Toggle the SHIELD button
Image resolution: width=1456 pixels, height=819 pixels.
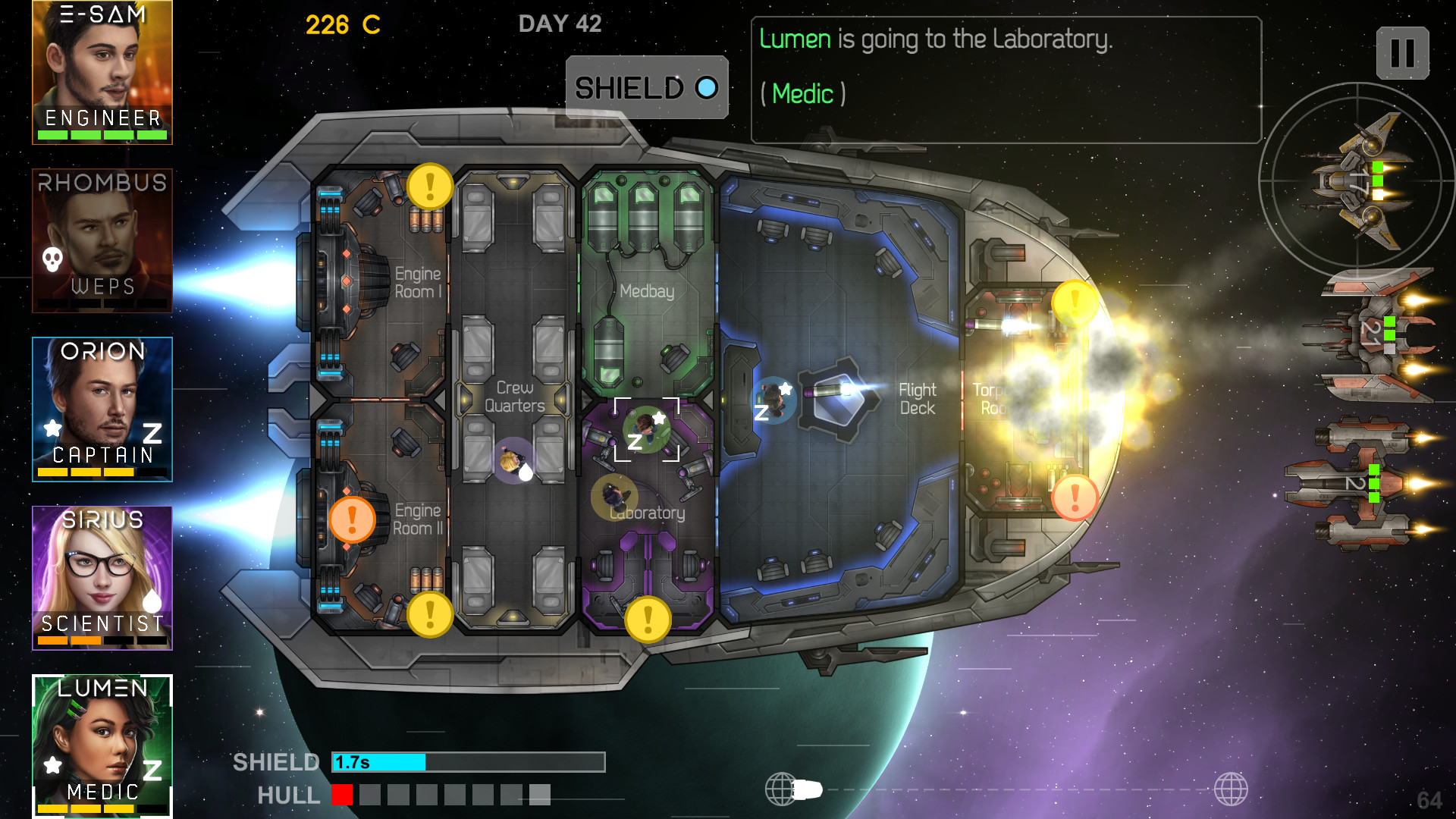(x=647, y=88)
